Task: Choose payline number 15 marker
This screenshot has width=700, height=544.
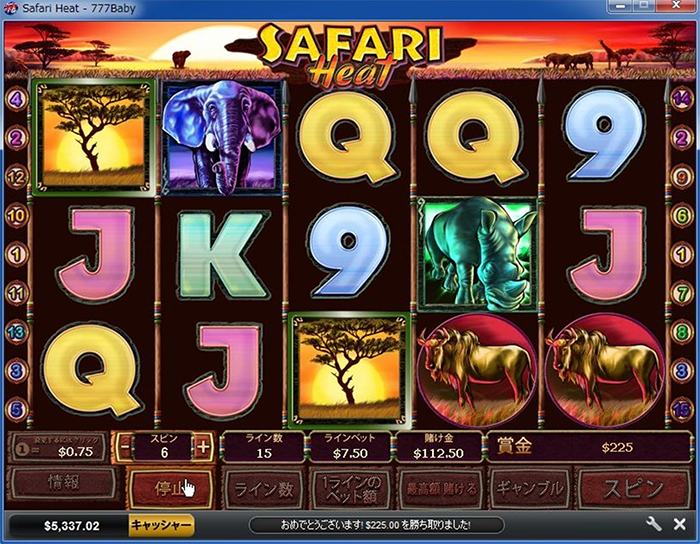Action: click(x=682, y=408)
